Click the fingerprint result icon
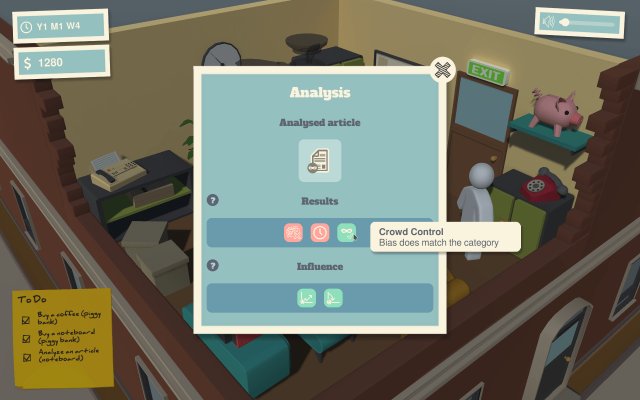The height and width of the screenshot is (400, 640). pyautogui.click(x=293, y=232)
